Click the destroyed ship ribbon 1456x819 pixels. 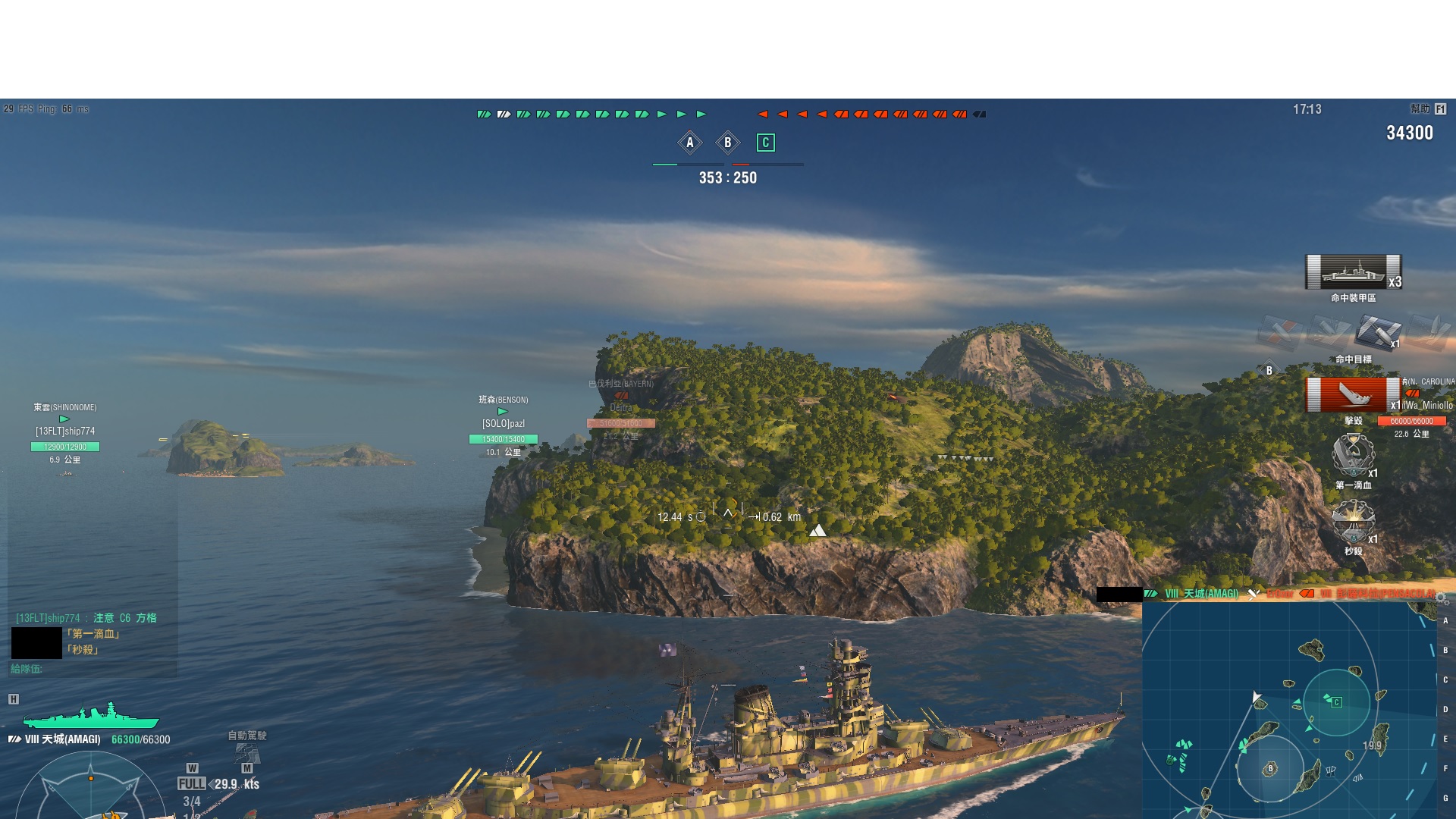pos(1353,395)
